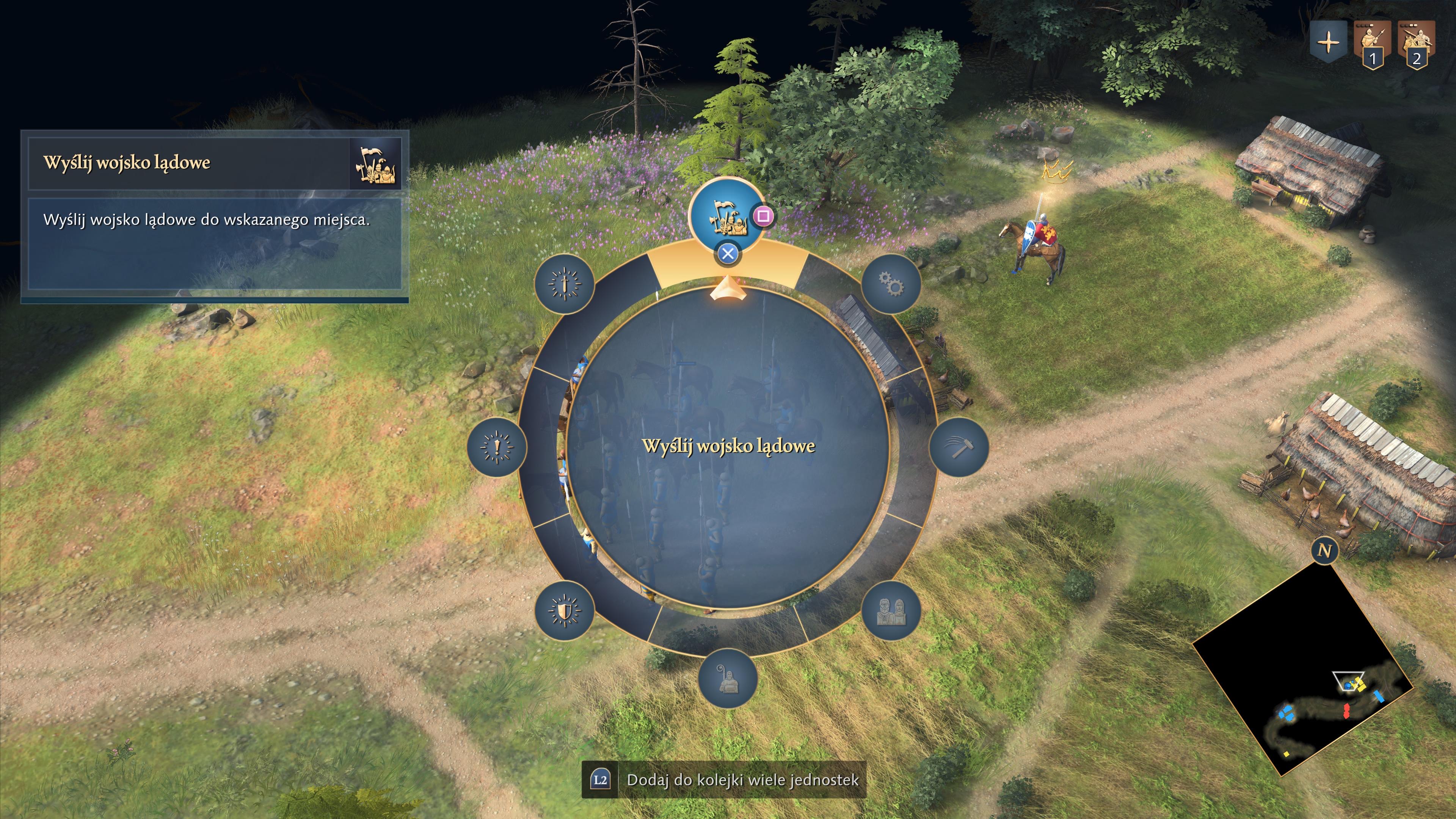Choose the sword radial menu option
This screenshot has width=1456, height=819.
click(564, 283)
